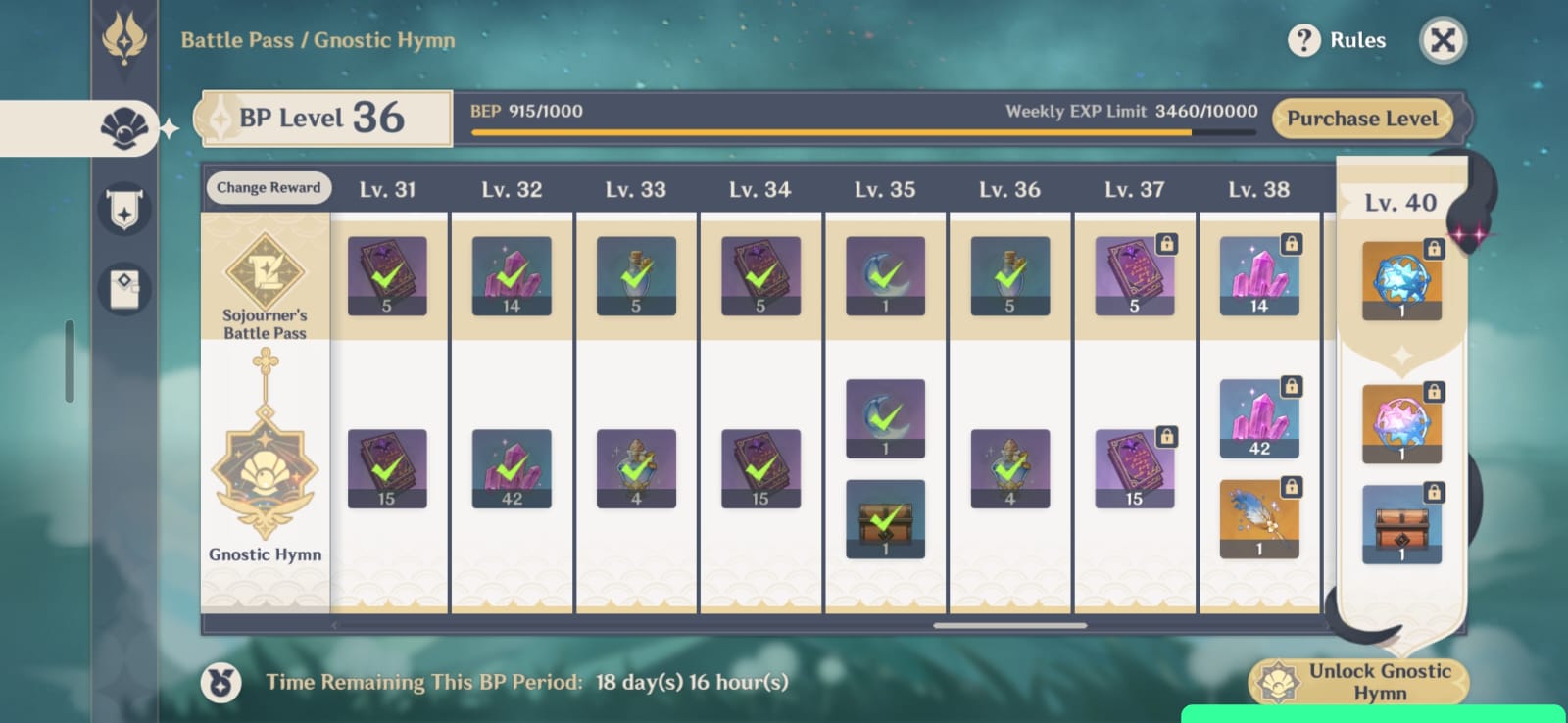The image size is (1568, 723).
Task: Click the horizontal reward scrollbar
Action: coord(1009,625)
